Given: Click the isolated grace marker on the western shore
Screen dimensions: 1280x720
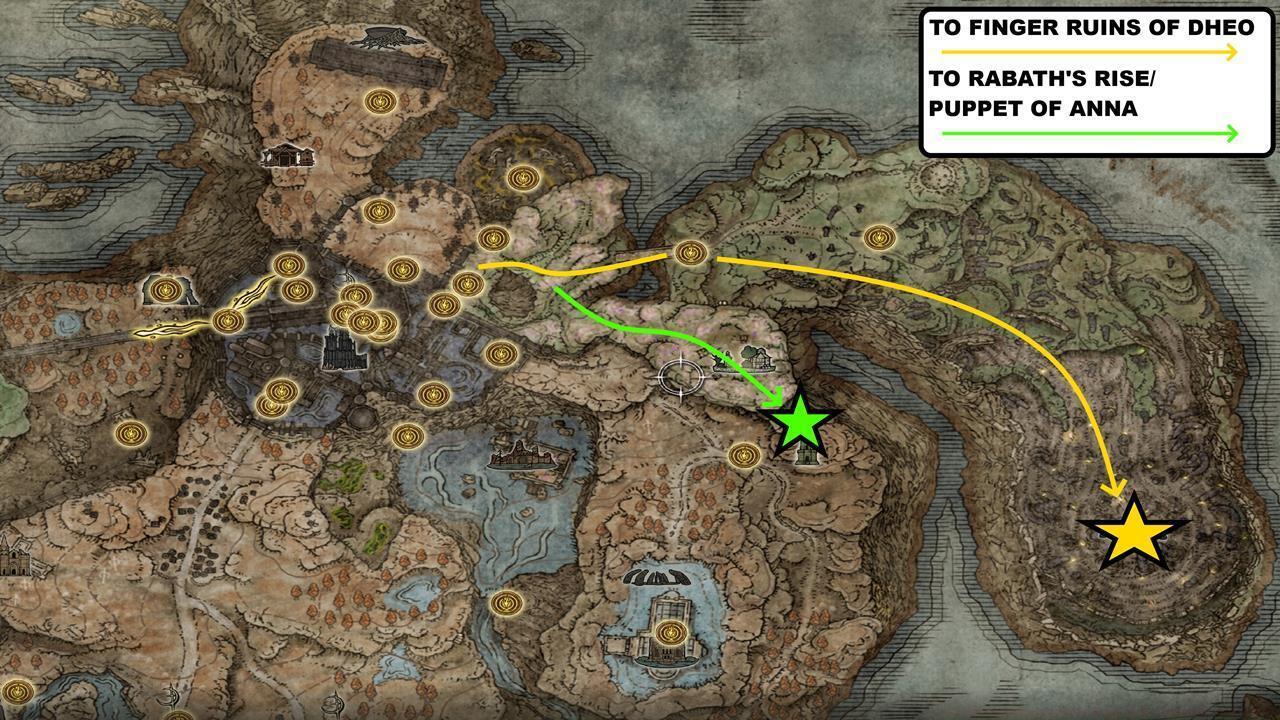Looking at the screenshot, I should point(129,432).
